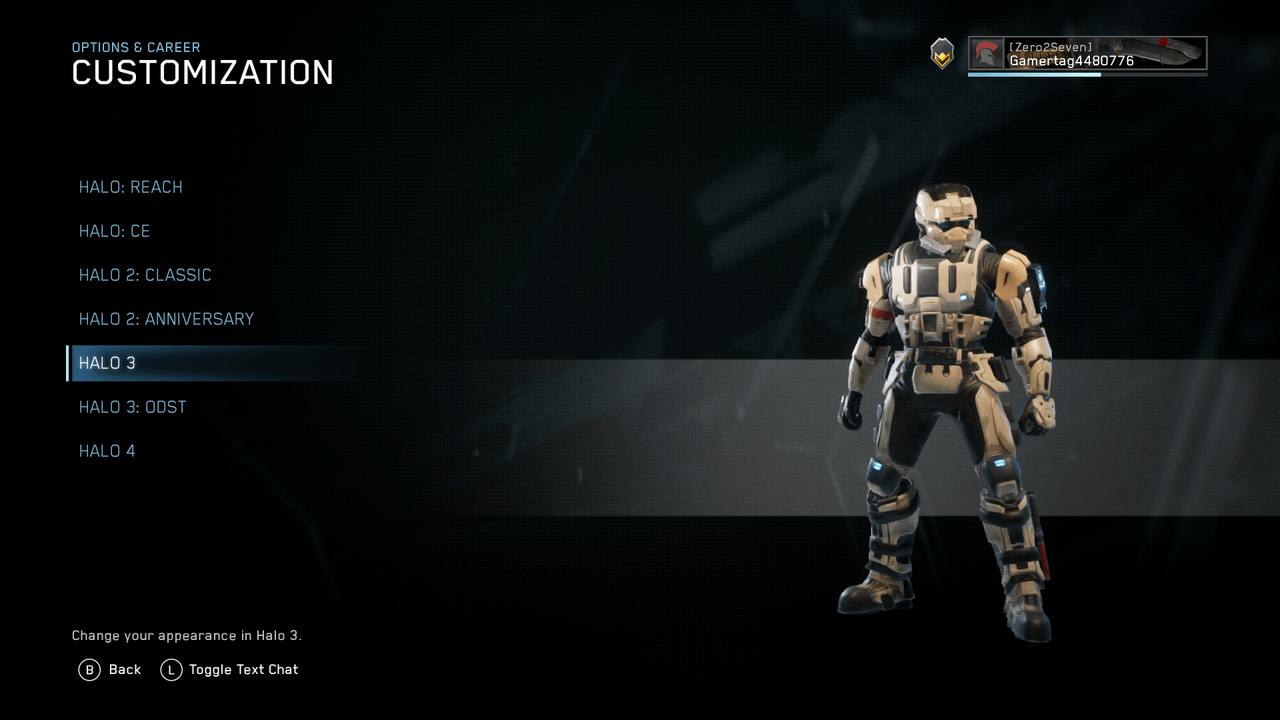Toggle Text Chat visibility

point(243,669)
